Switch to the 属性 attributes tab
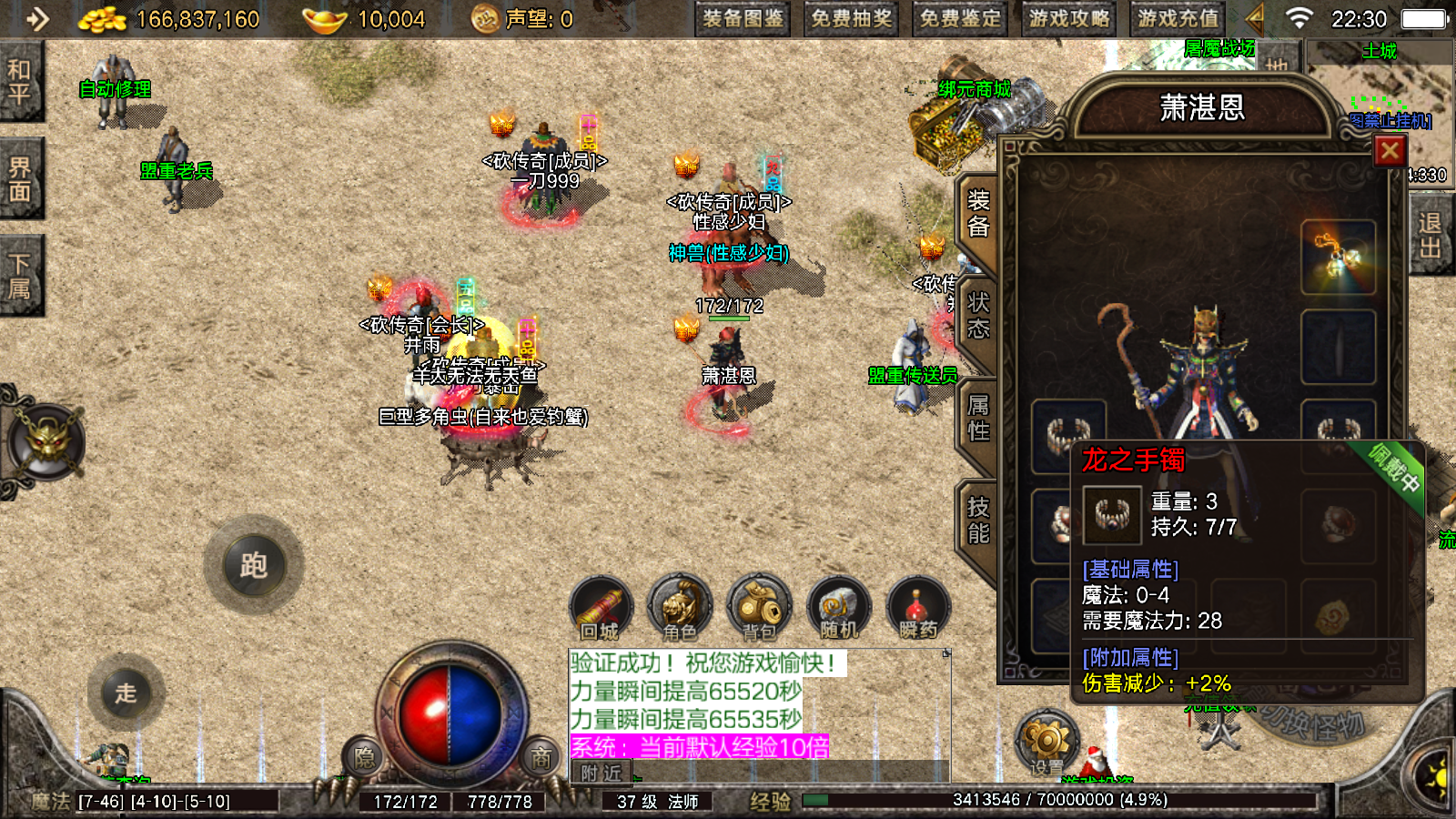This screenshot has width=1456, height=819. tap(978, 418)
